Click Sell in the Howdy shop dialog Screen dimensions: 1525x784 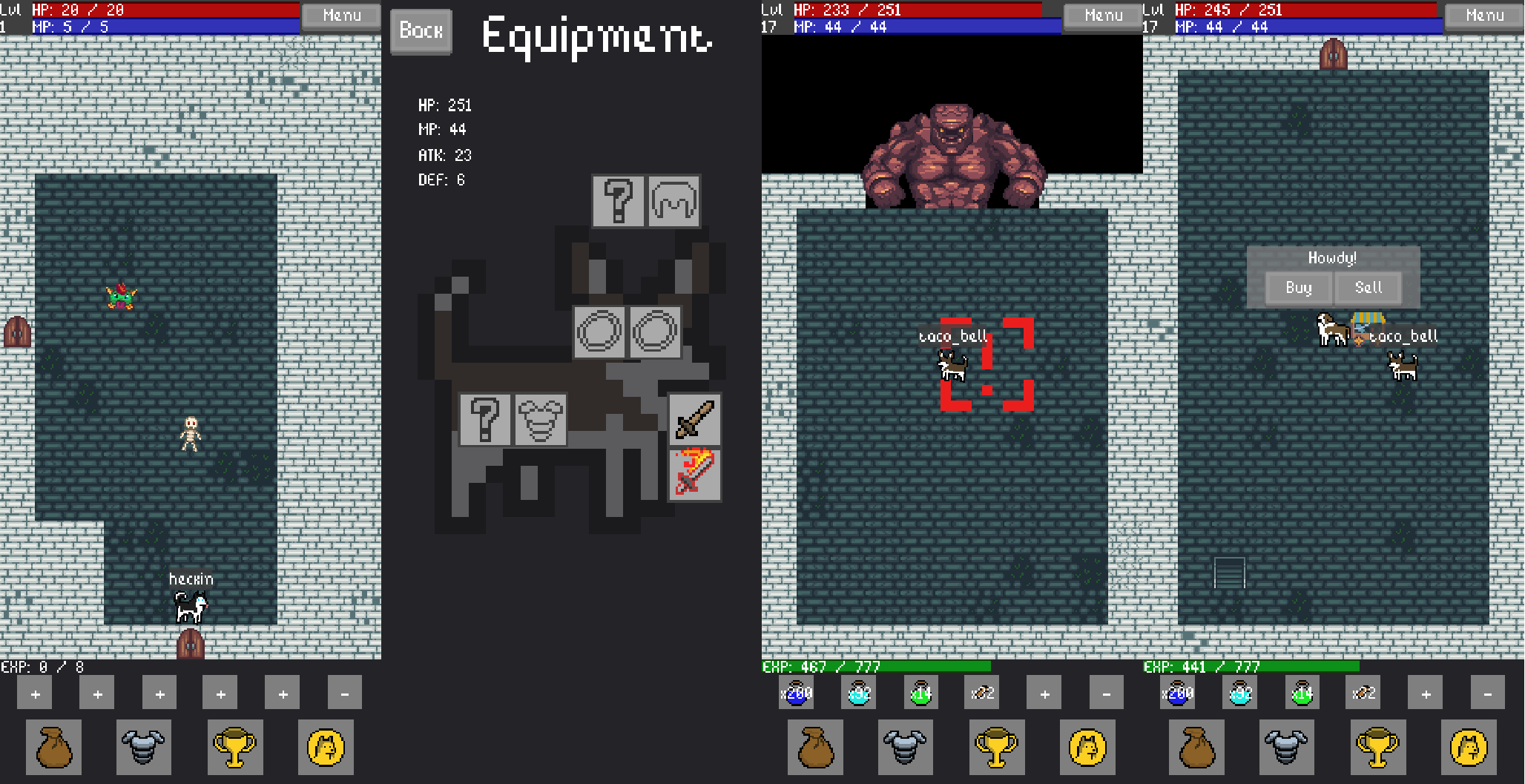(1368, 288)
